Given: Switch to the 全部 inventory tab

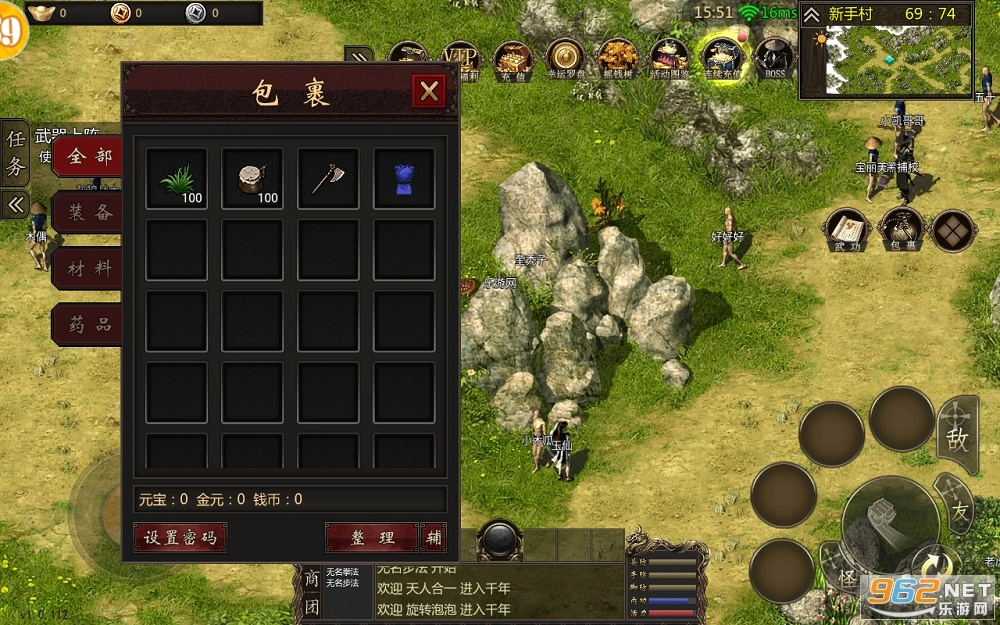Looking at the screenshot, I should point(88,156).
